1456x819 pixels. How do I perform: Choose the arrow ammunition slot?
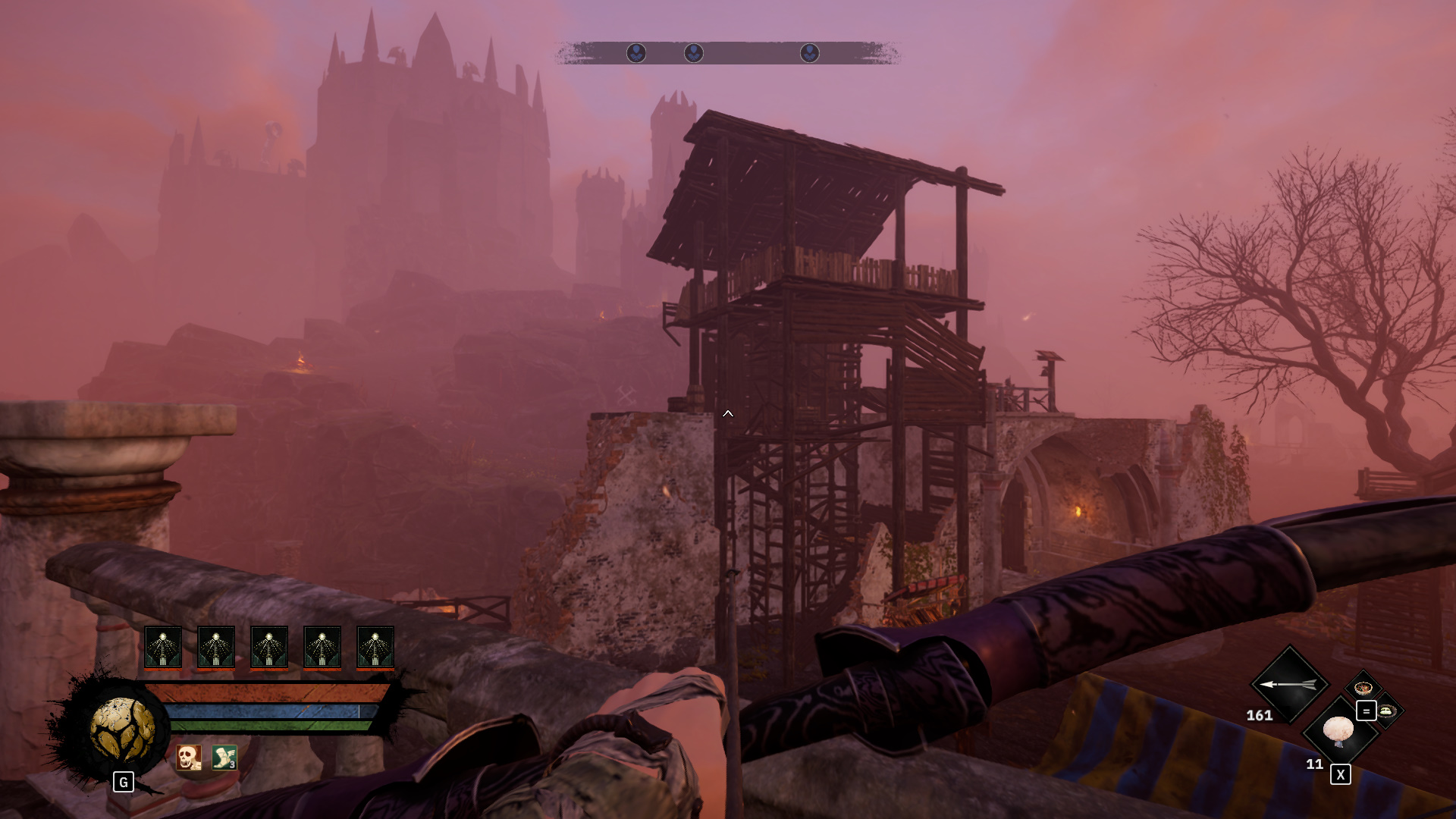pyautogui.click(x=1288, y=684)
